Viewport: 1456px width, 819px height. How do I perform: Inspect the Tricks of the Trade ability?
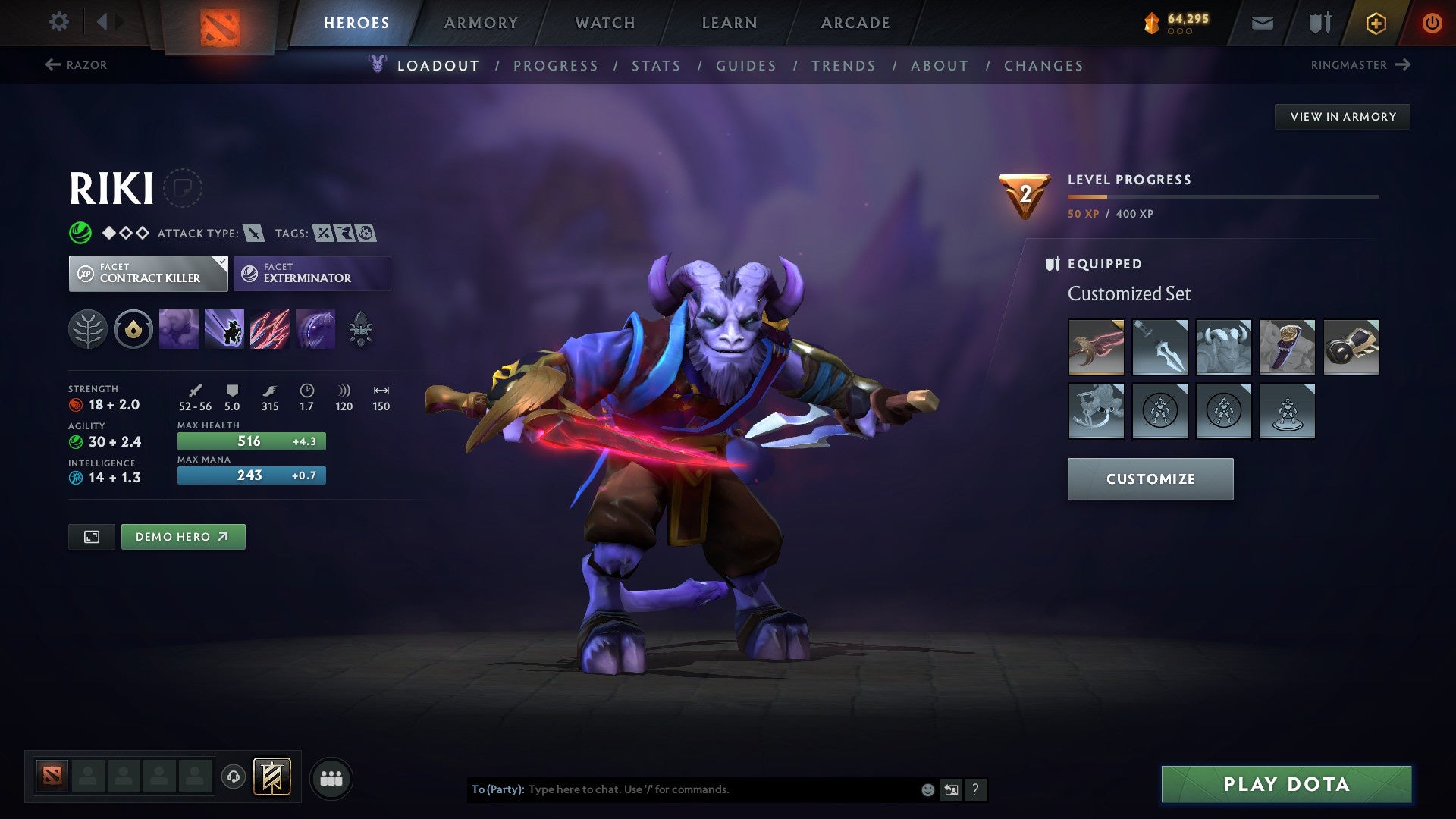pyautogui.click(x=271, y=328)
